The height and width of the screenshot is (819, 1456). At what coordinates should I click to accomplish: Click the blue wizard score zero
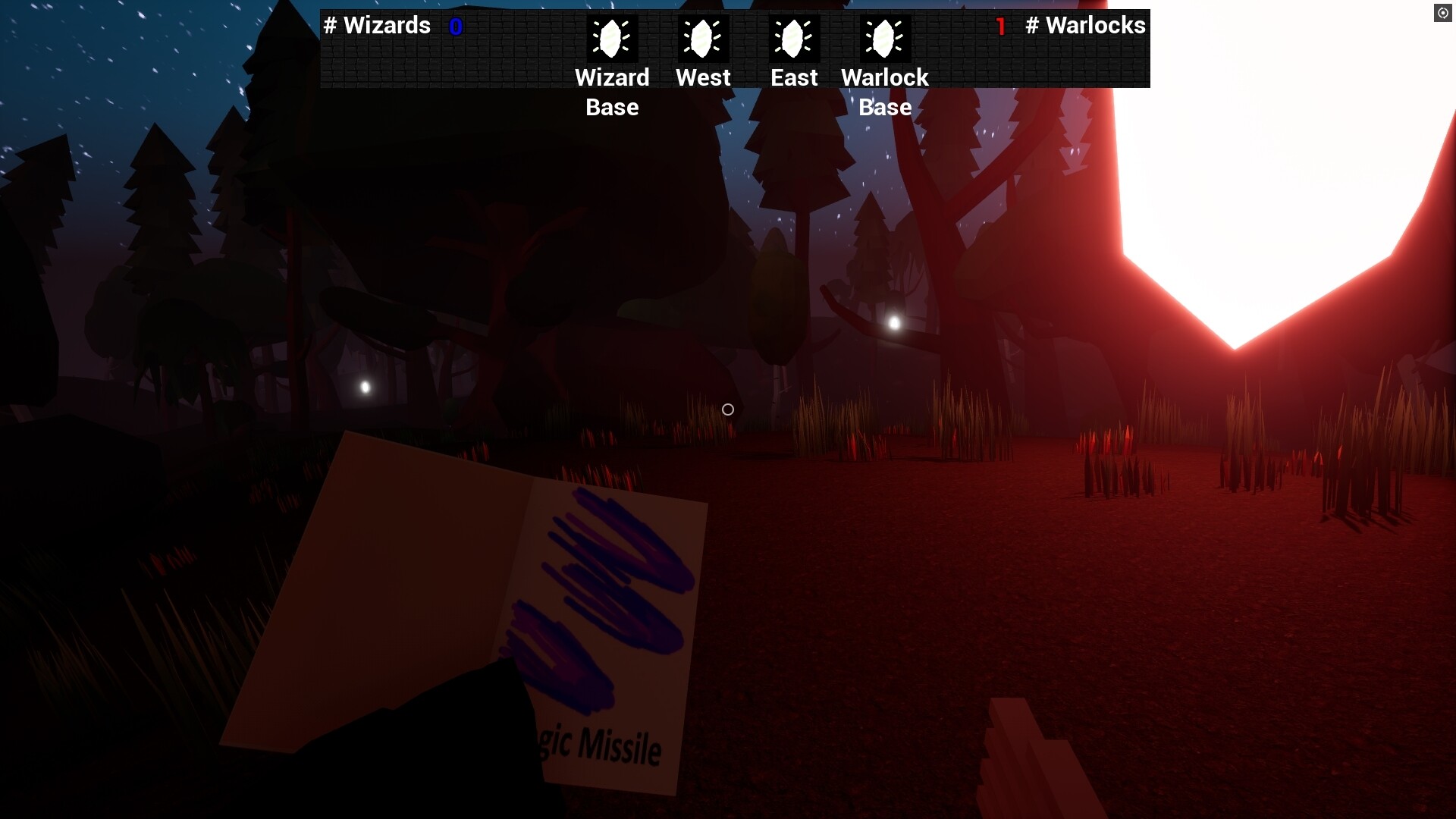pos(456,26)
